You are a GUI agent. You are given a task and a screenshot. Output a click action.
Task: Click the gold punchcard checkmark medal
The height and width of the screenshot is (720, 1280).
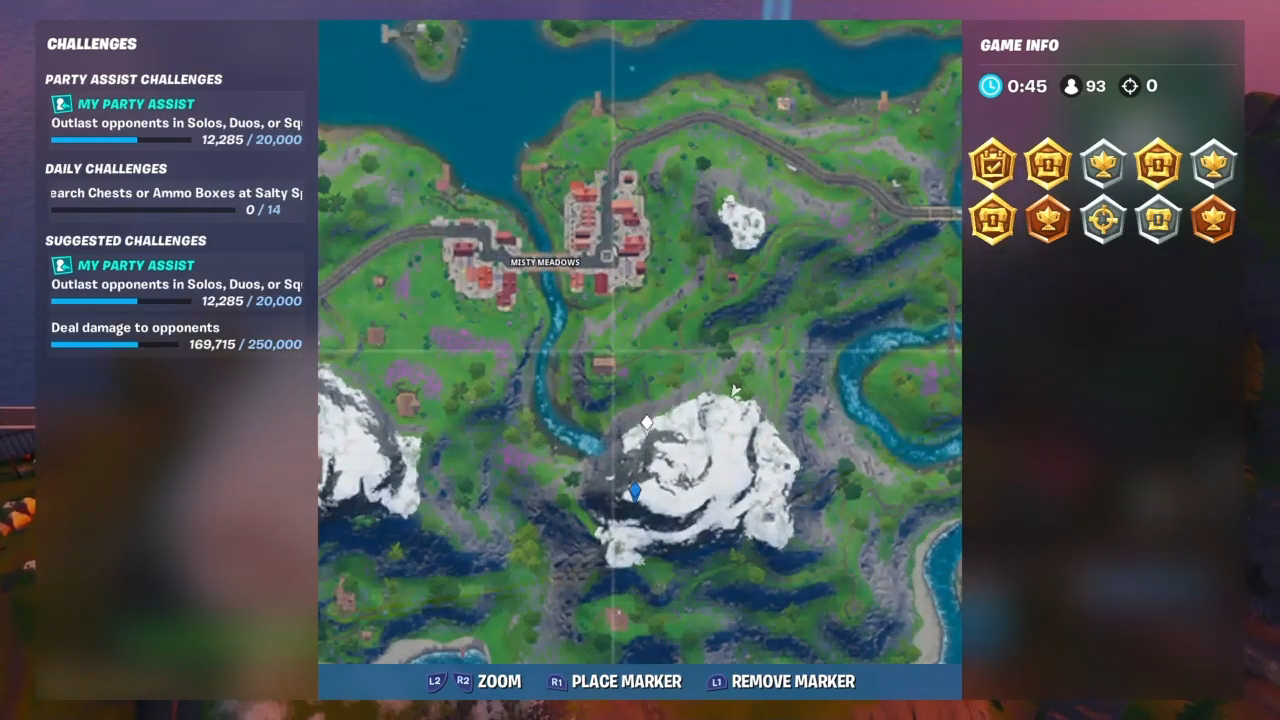[992, 164]
